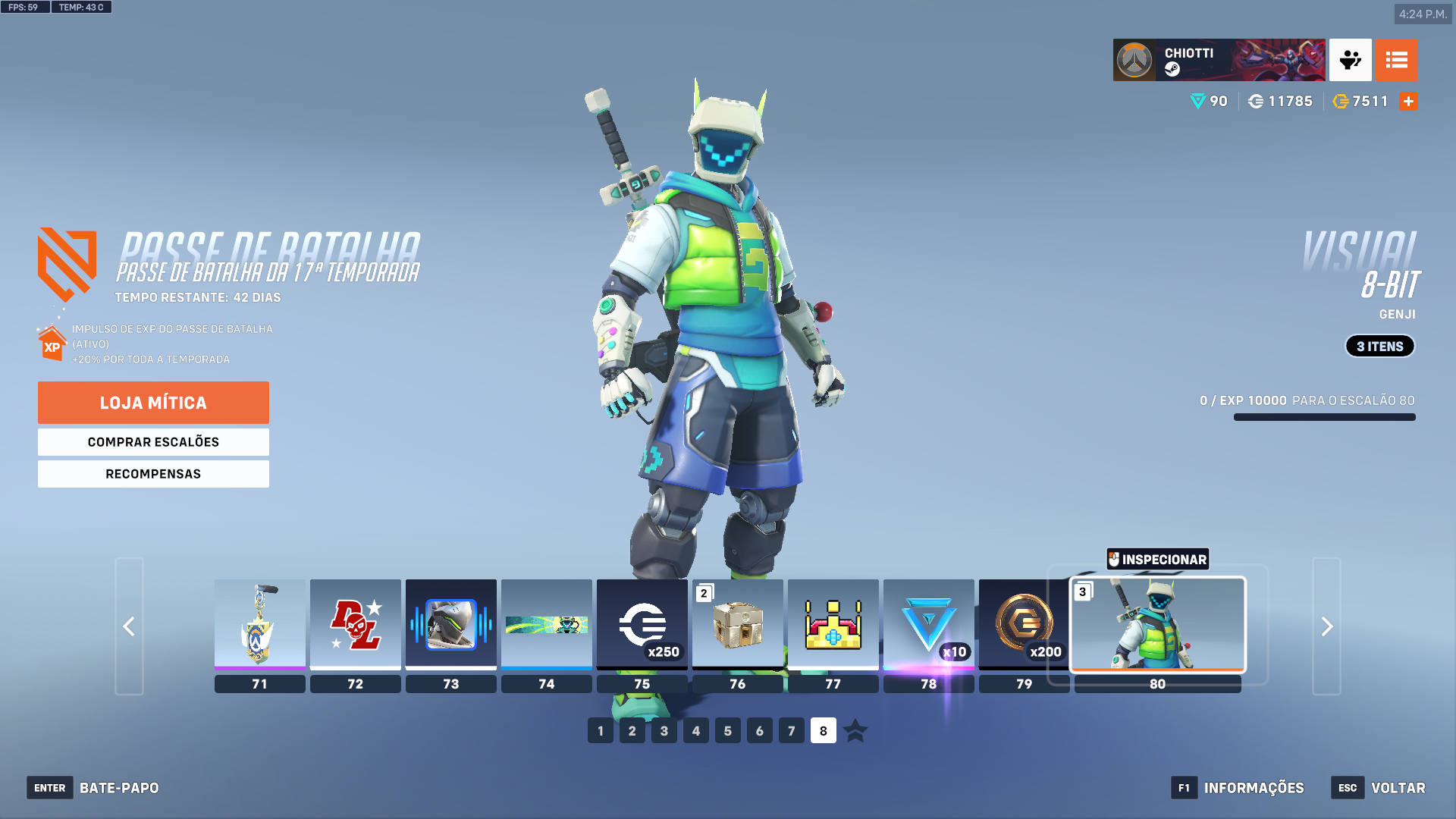Viewport: 1456px width, 819px height.
Task: Select tier 76 loot box reward
Action: tap(737, 625)
